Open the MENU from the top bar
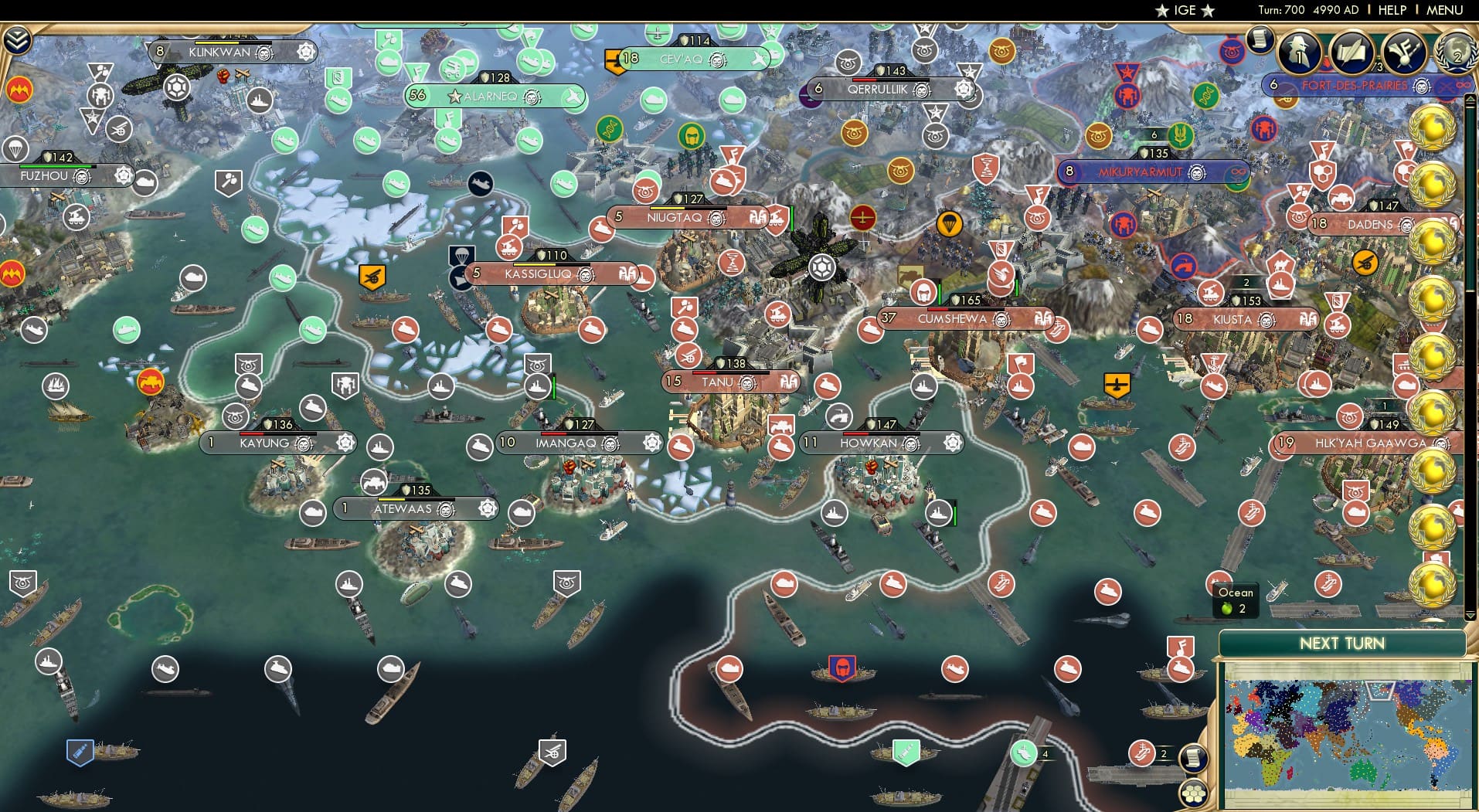1479x812 pixels. click(1445, 9)
